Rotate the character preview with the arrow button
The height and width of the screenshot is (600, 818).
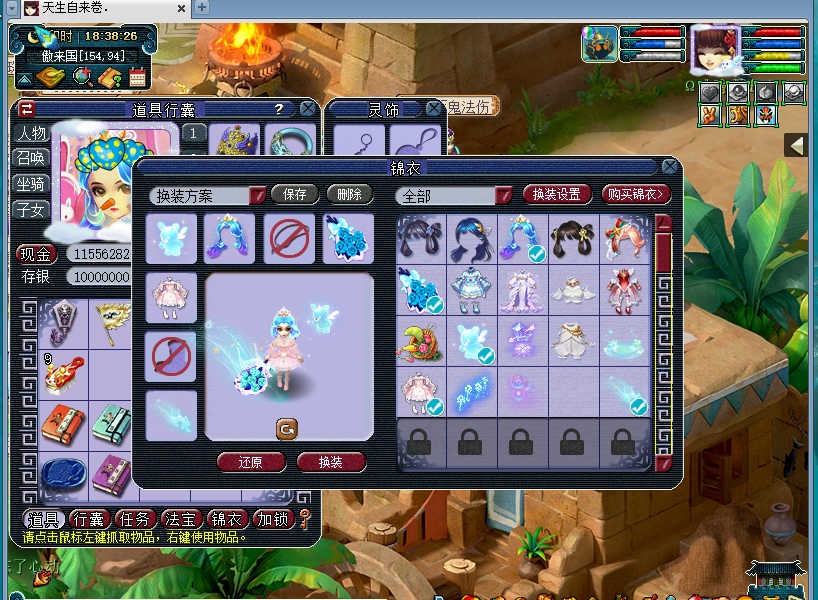[x=286, y=428]
